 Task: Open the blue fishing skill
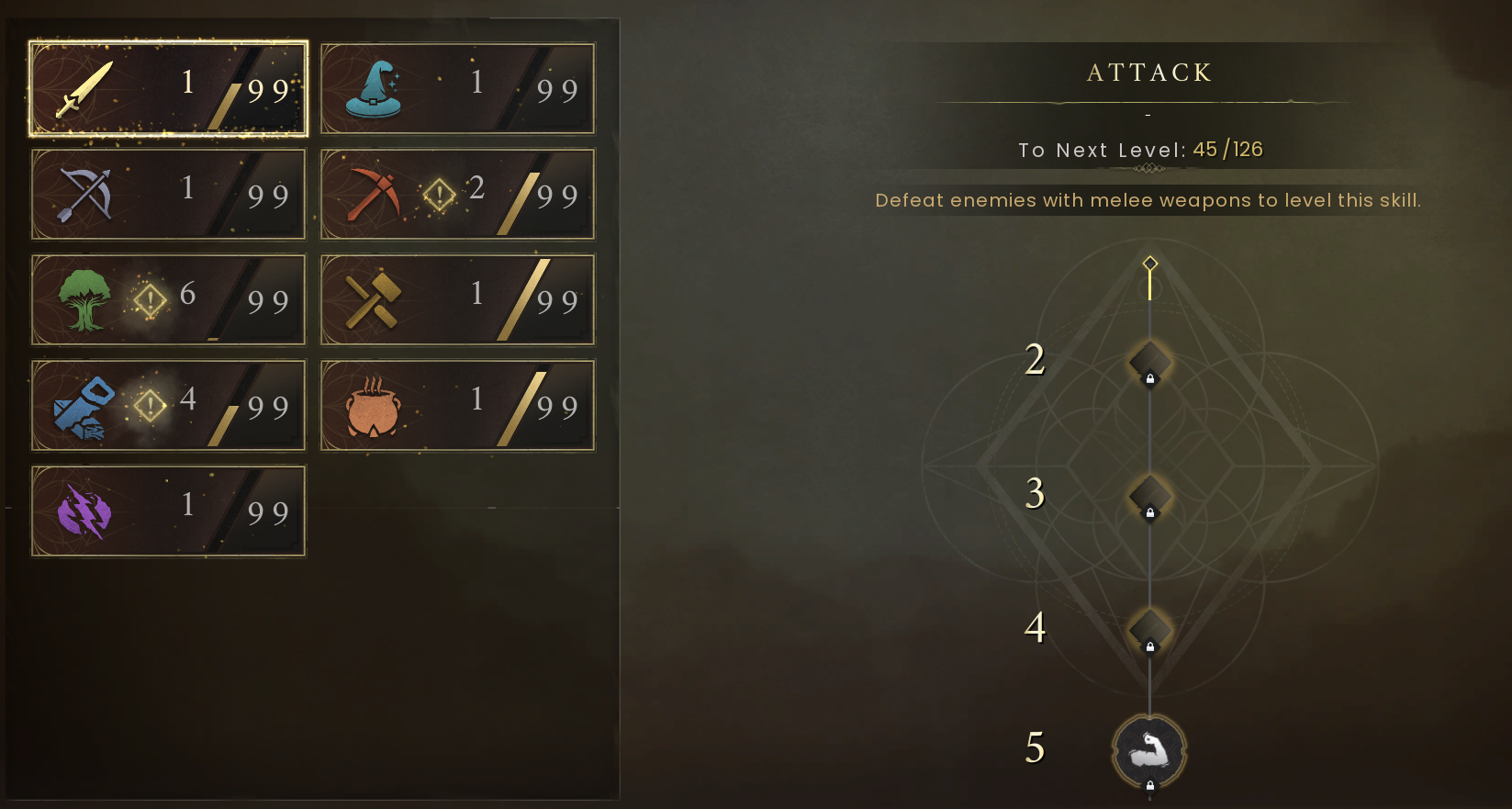click(84, 405)
